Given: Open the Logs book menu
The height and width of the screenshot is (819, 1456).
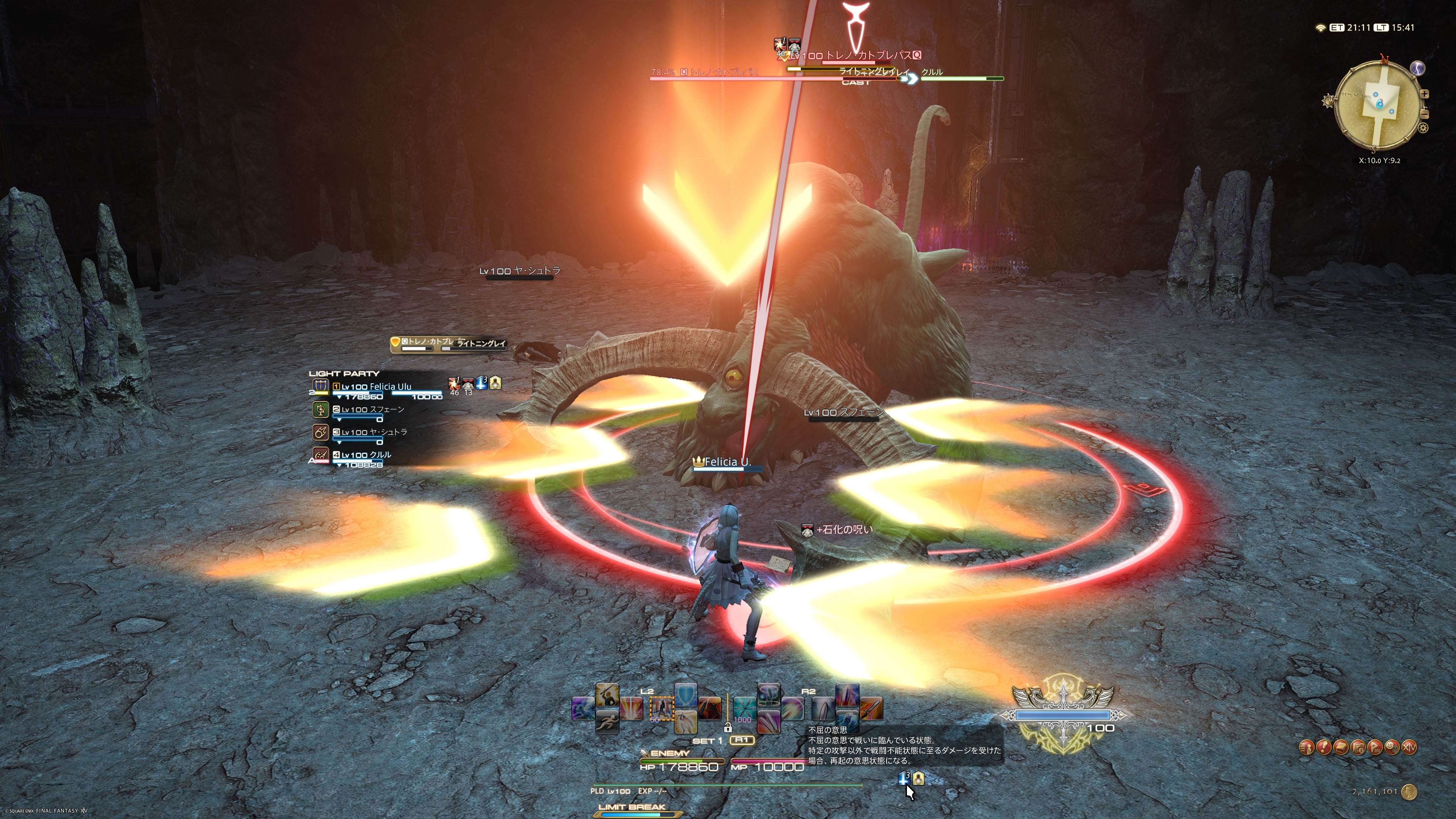Looking at the screenshot, I should pos(1341,748).
